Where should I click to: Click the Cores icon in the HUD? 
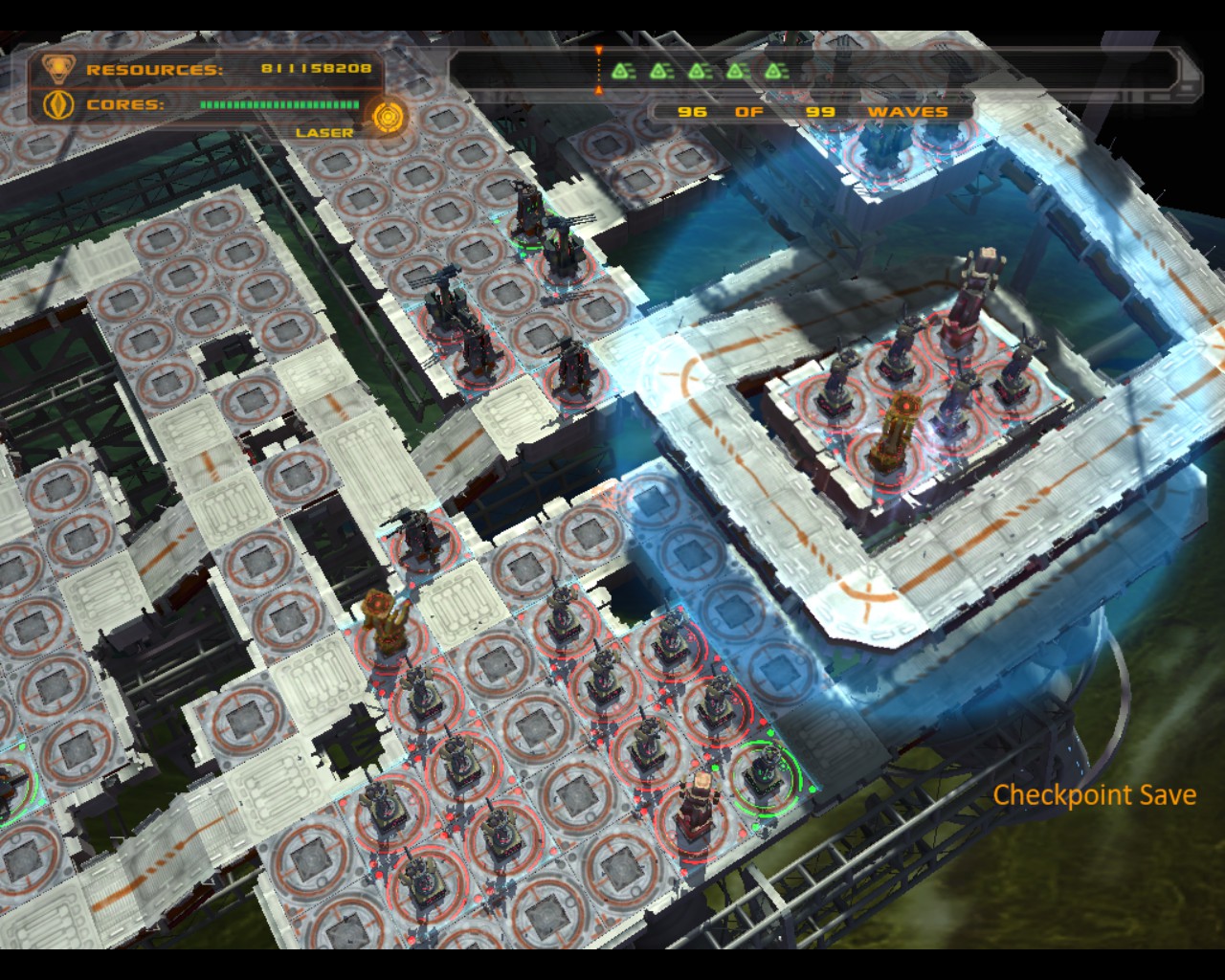point(57,105)
